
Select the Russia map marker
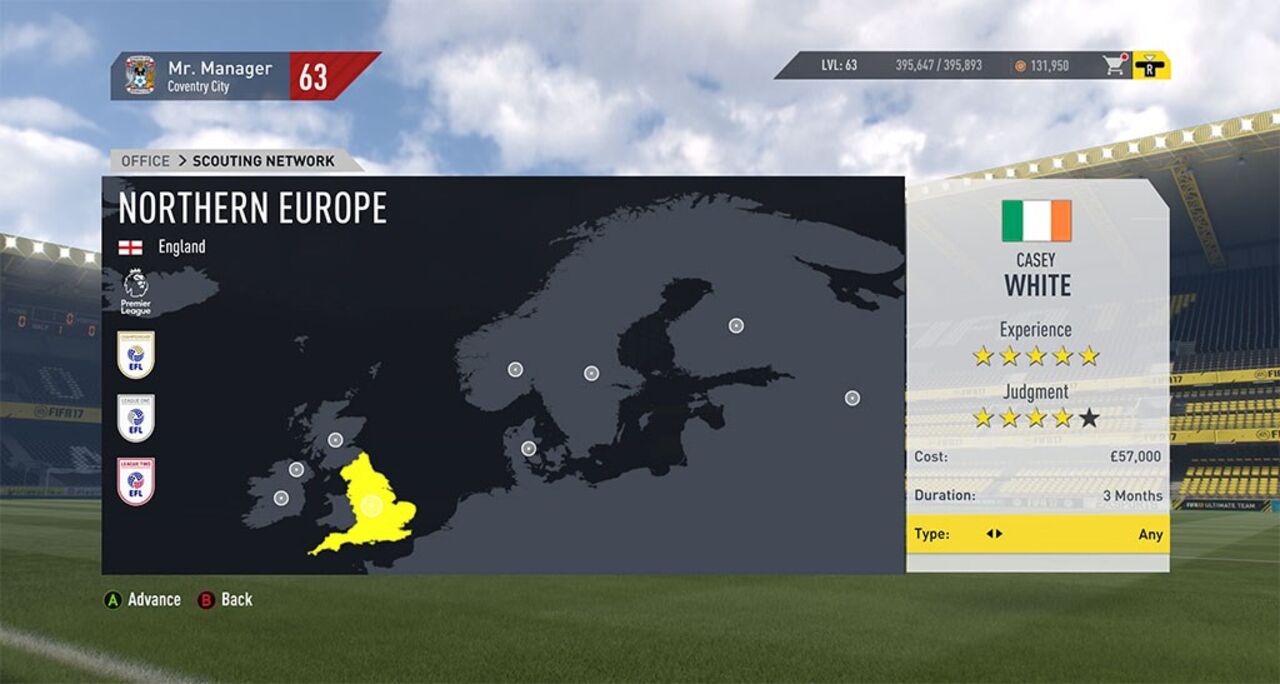[852, 398]
